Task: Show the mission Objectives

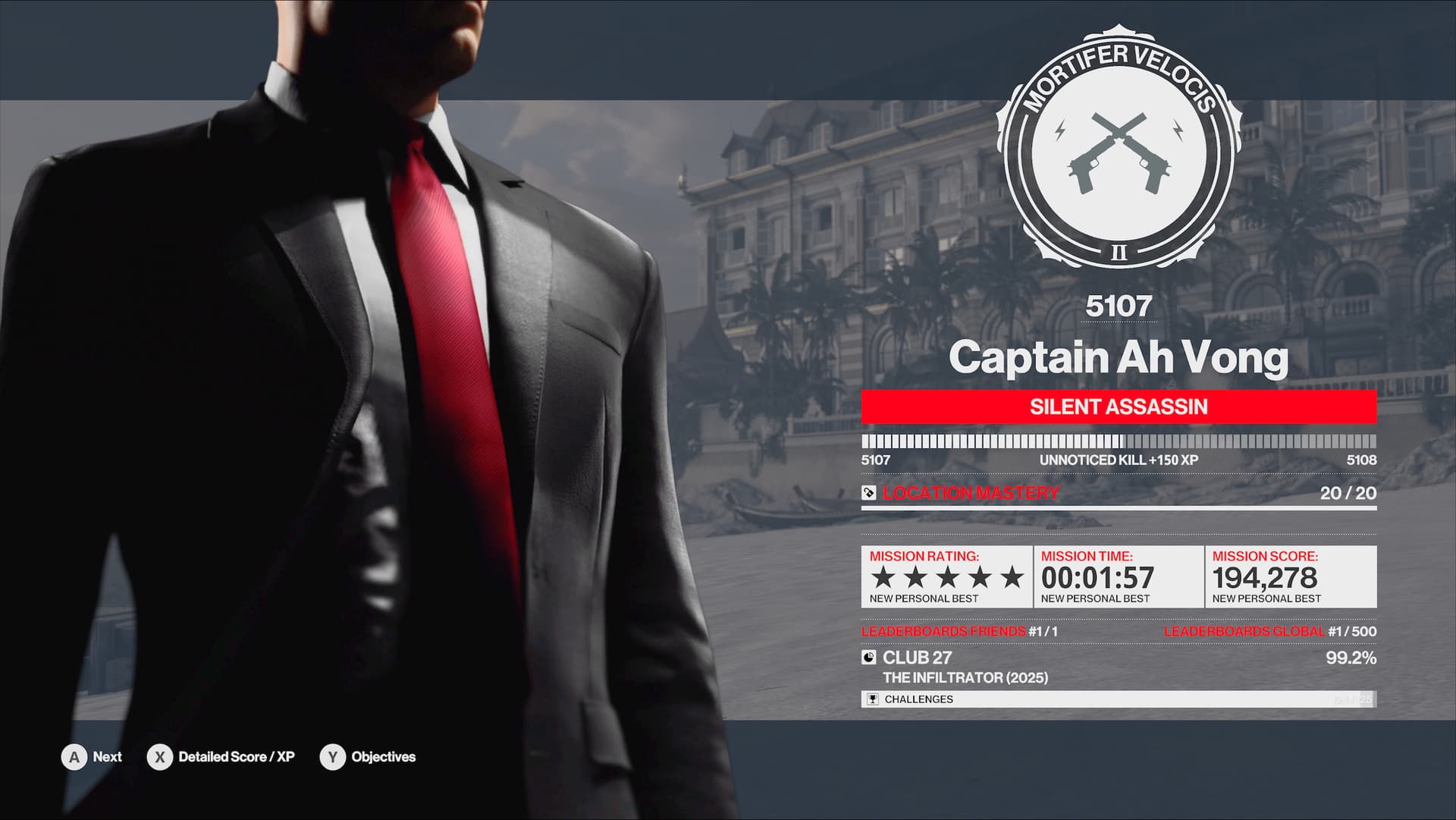Action: pos(369,757)
